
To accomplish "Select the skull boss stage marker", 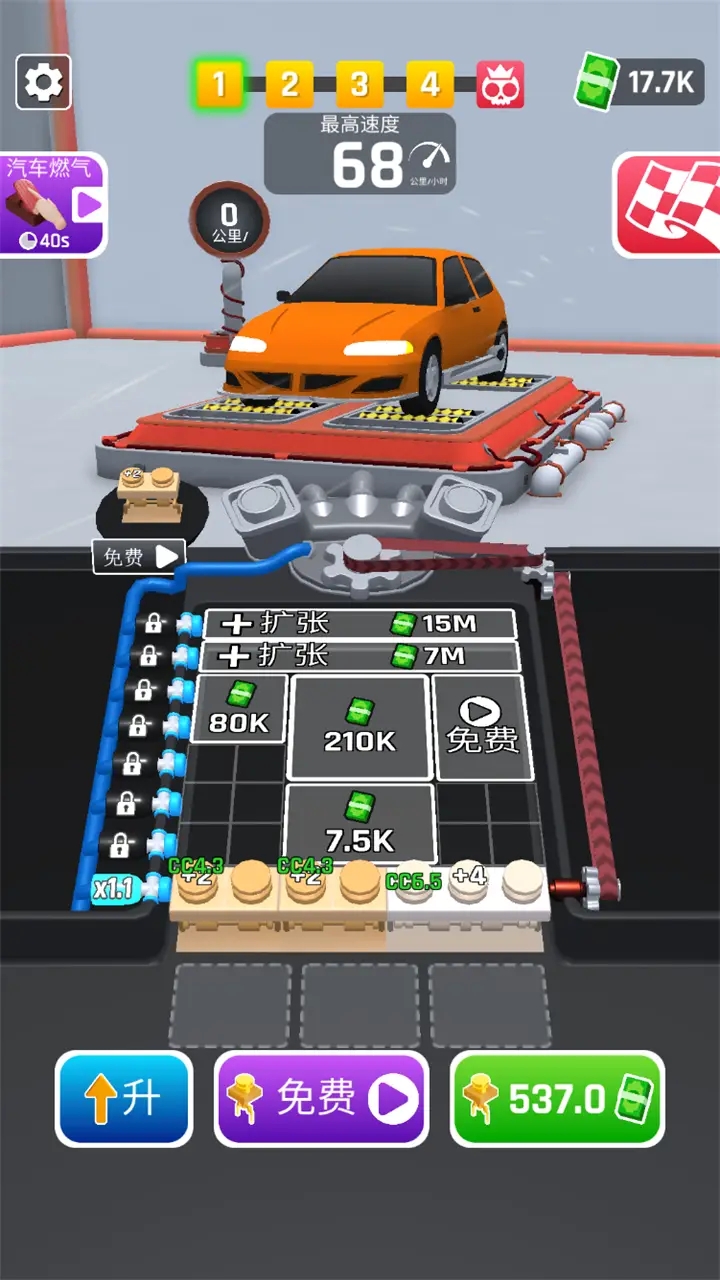I will pos(500,84).
